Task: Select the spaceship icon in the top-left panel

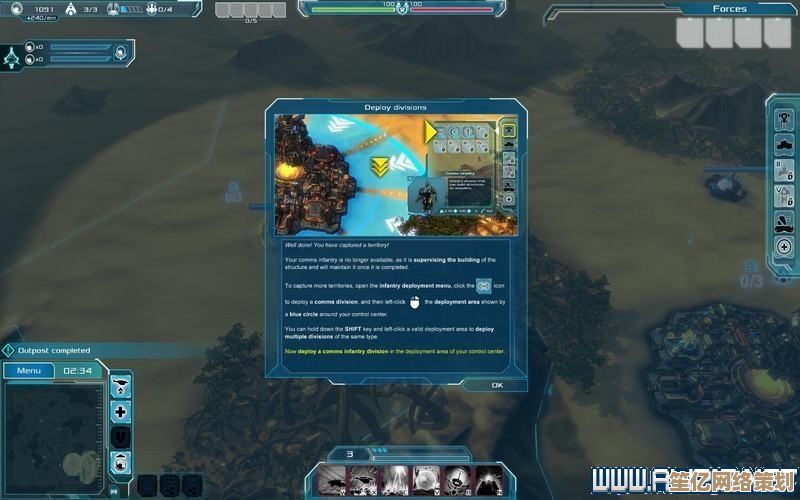Action: coord(12,59)
